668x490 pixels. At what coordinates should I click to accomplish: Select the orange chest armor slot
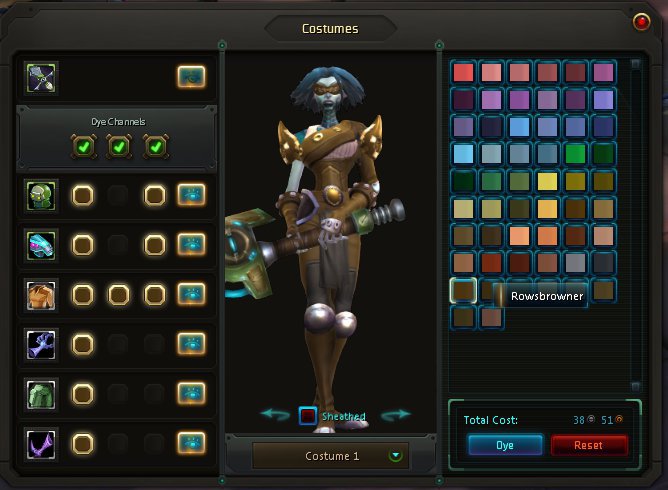42,294
